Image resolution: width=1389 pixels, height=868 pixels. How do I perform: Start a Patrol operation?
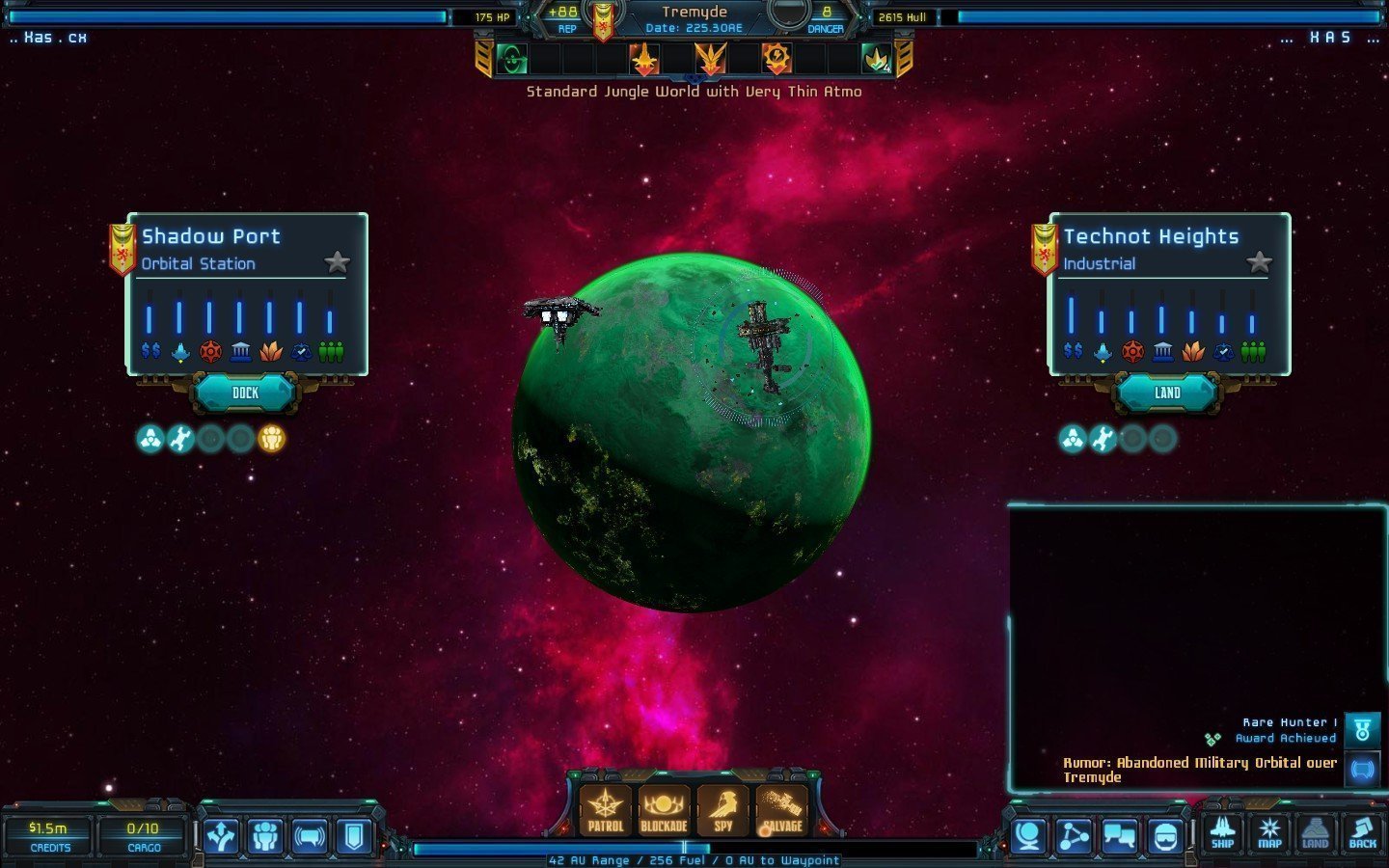coord(605,810)
